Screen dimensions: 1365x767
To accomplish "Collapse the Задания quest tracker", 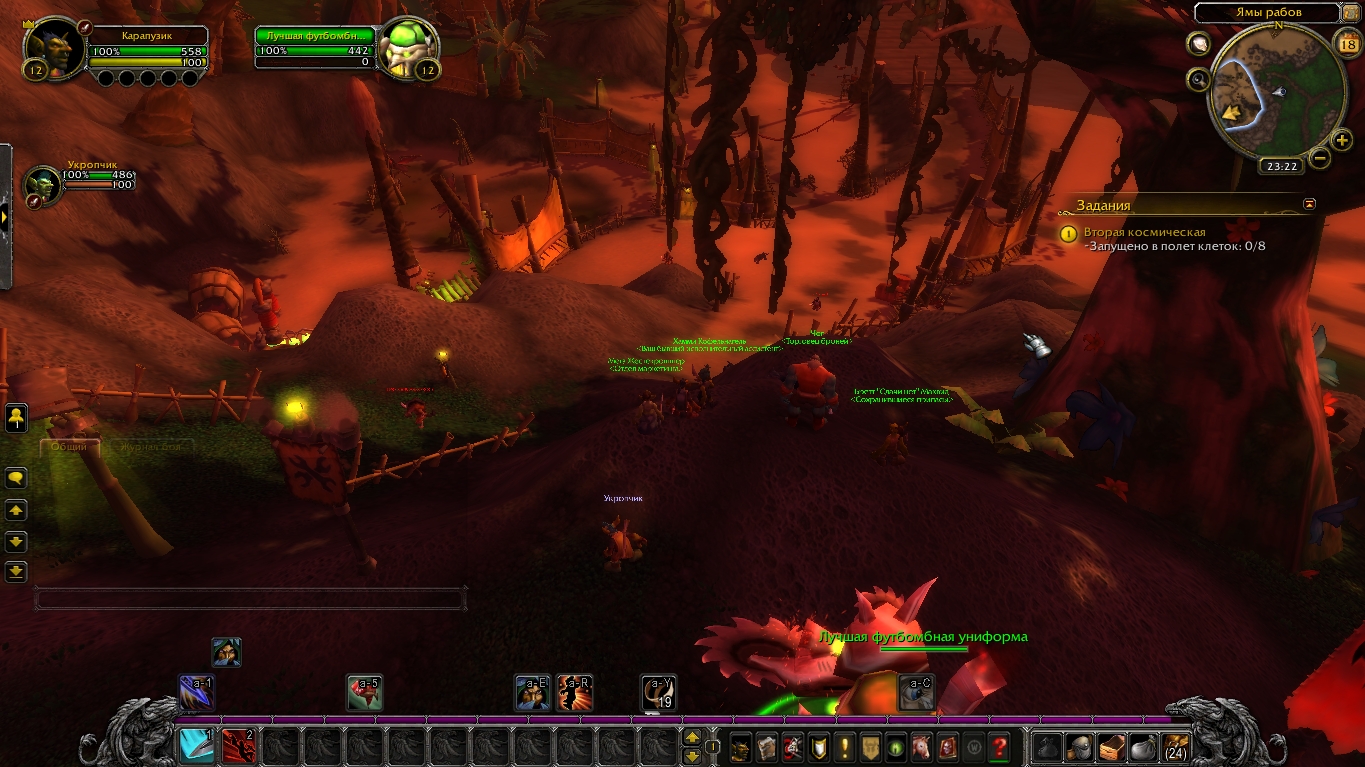I will (x=1310, y=204).
